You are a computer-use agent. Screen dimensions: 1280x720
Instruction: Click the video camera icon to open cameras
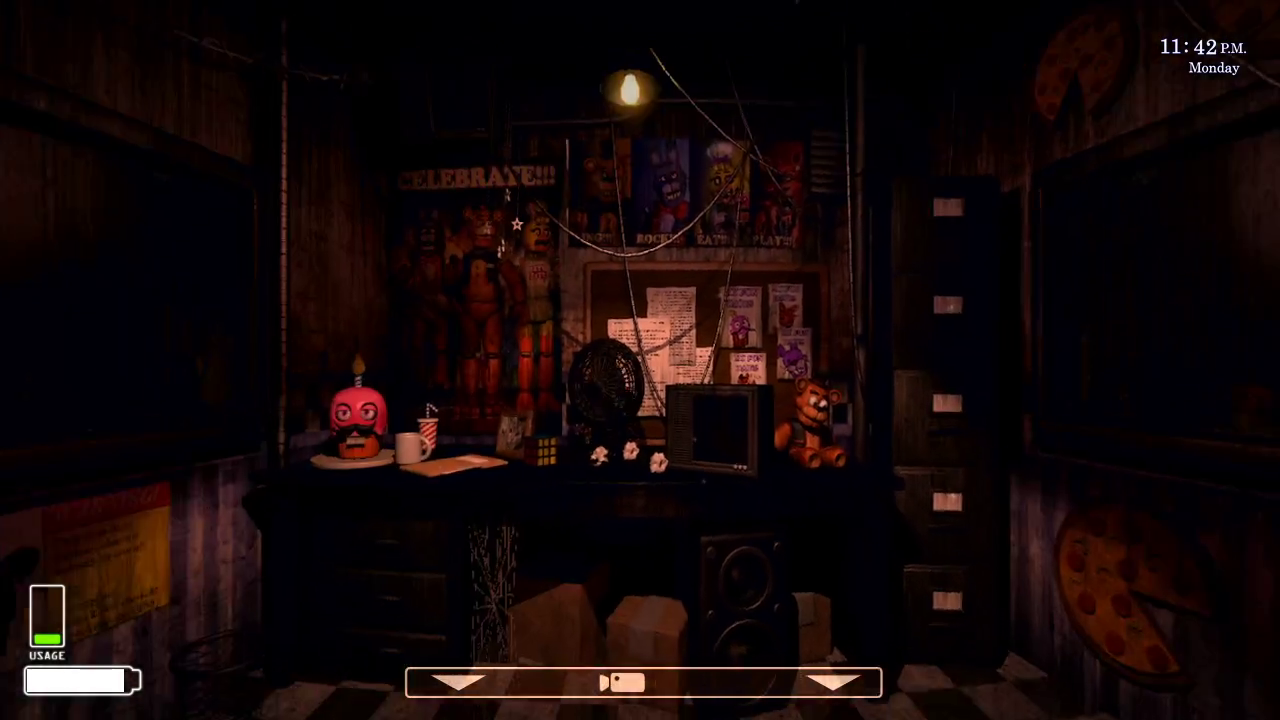(x=622, y=681)
